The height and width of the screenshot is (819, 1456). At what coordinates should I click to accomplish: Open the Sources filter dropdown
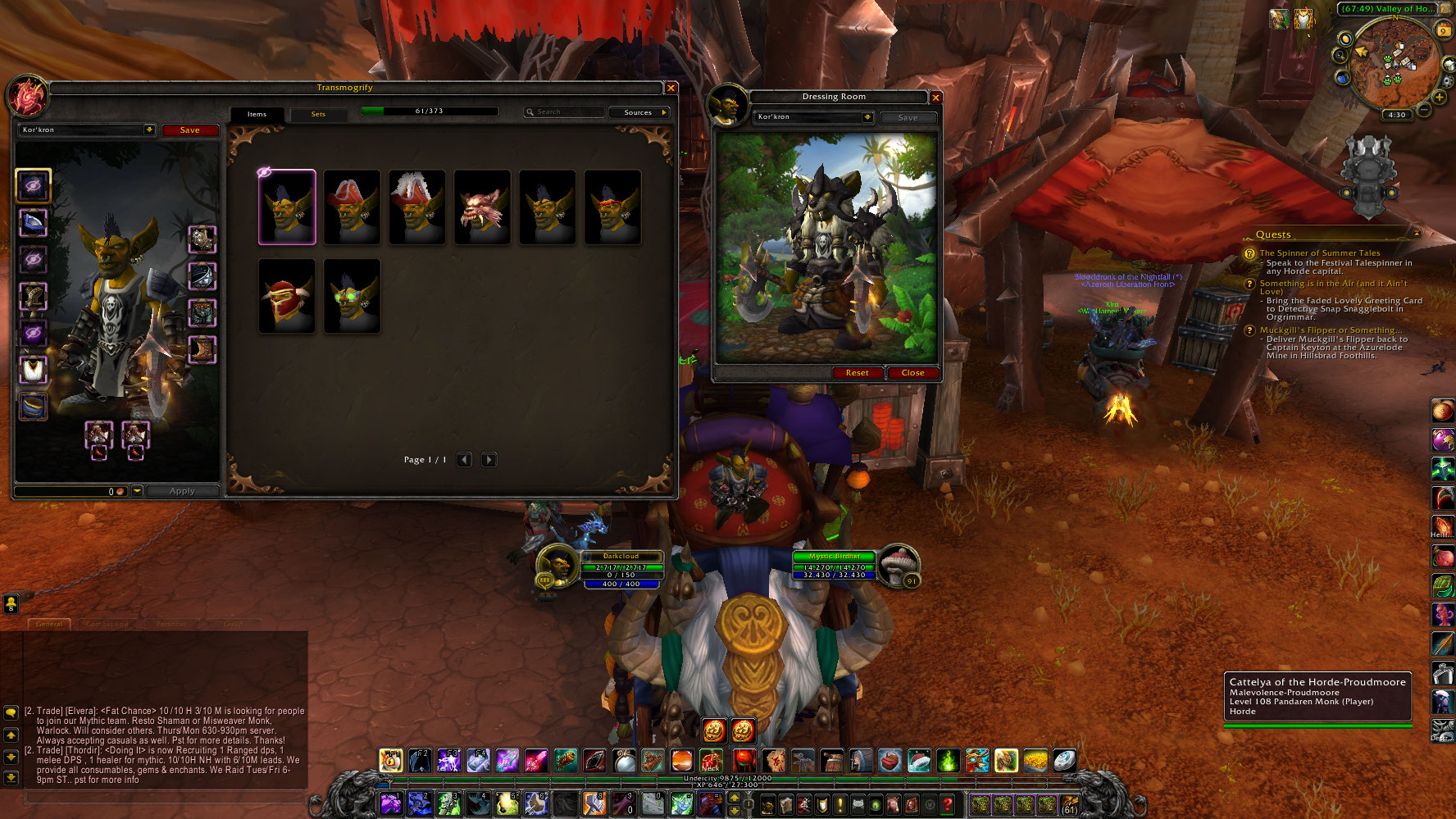639,112
